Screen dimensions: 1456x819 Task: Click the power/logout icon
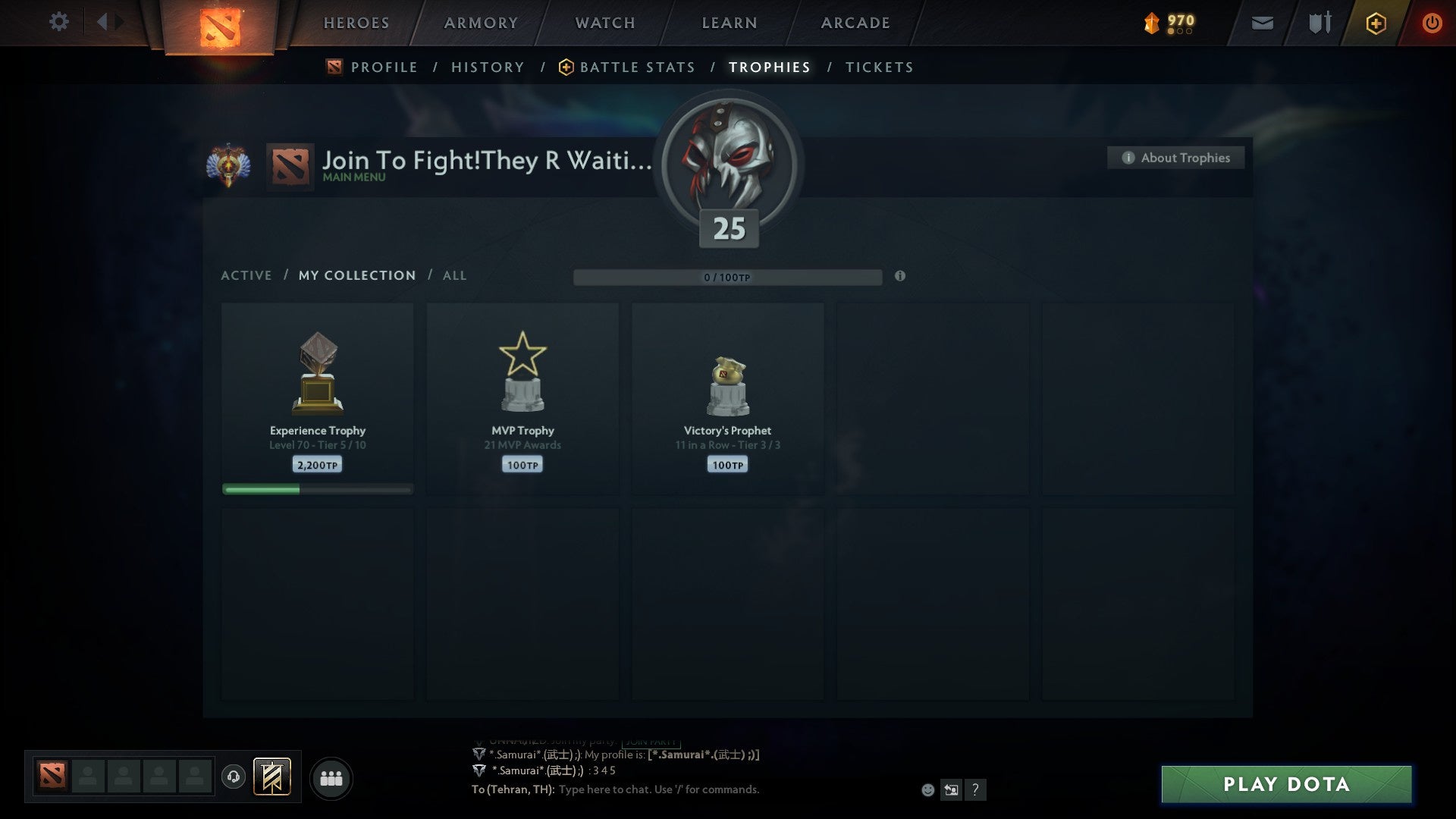1432,23
